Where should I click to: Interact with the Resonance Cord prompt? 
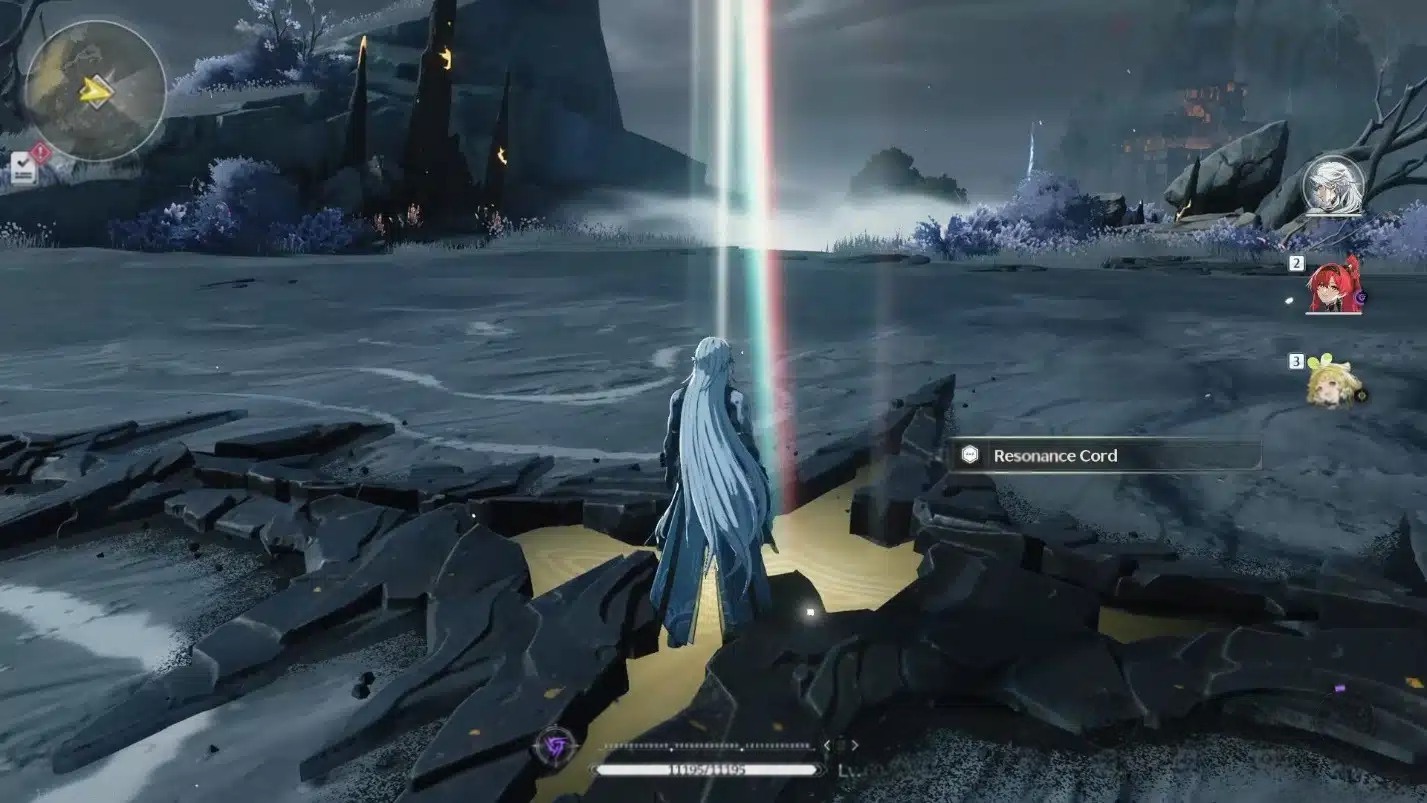(1104, 455)
